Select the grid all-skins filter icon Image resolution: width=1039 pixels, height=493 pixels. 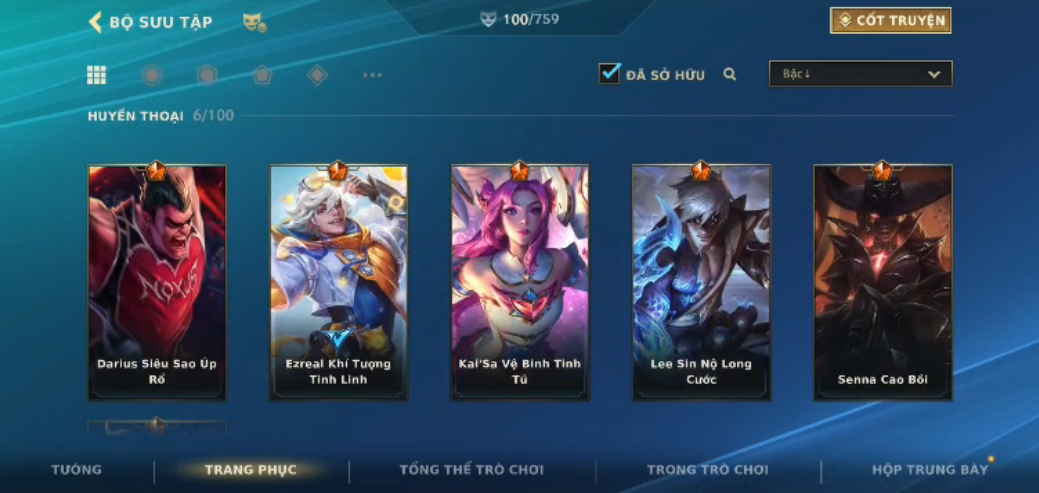[97, 75]
